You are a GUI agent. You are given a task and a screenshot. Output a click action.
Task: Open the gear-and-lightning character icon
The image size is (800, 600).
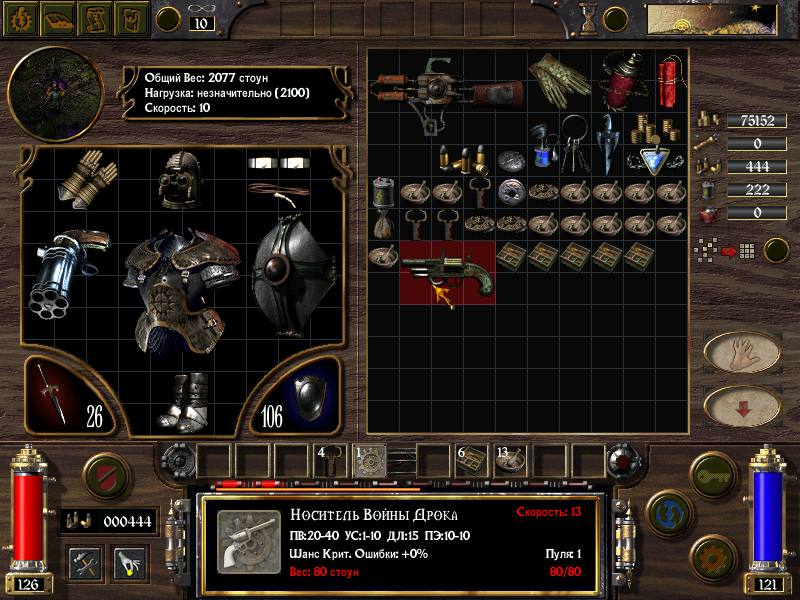[19, 17]
